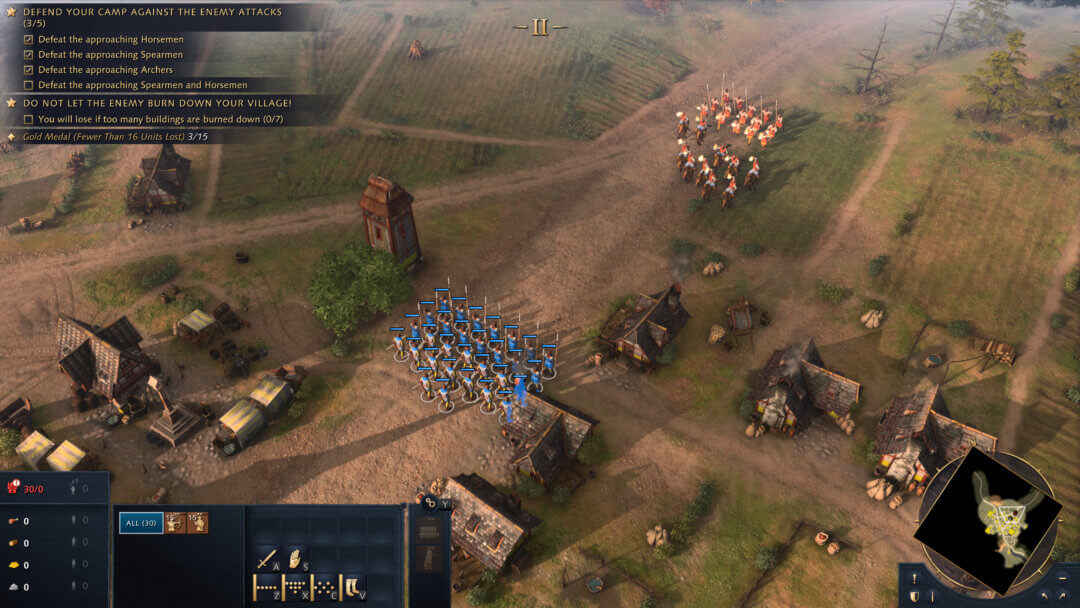Click the exclamation mark button below the minimap

(914, 577)
